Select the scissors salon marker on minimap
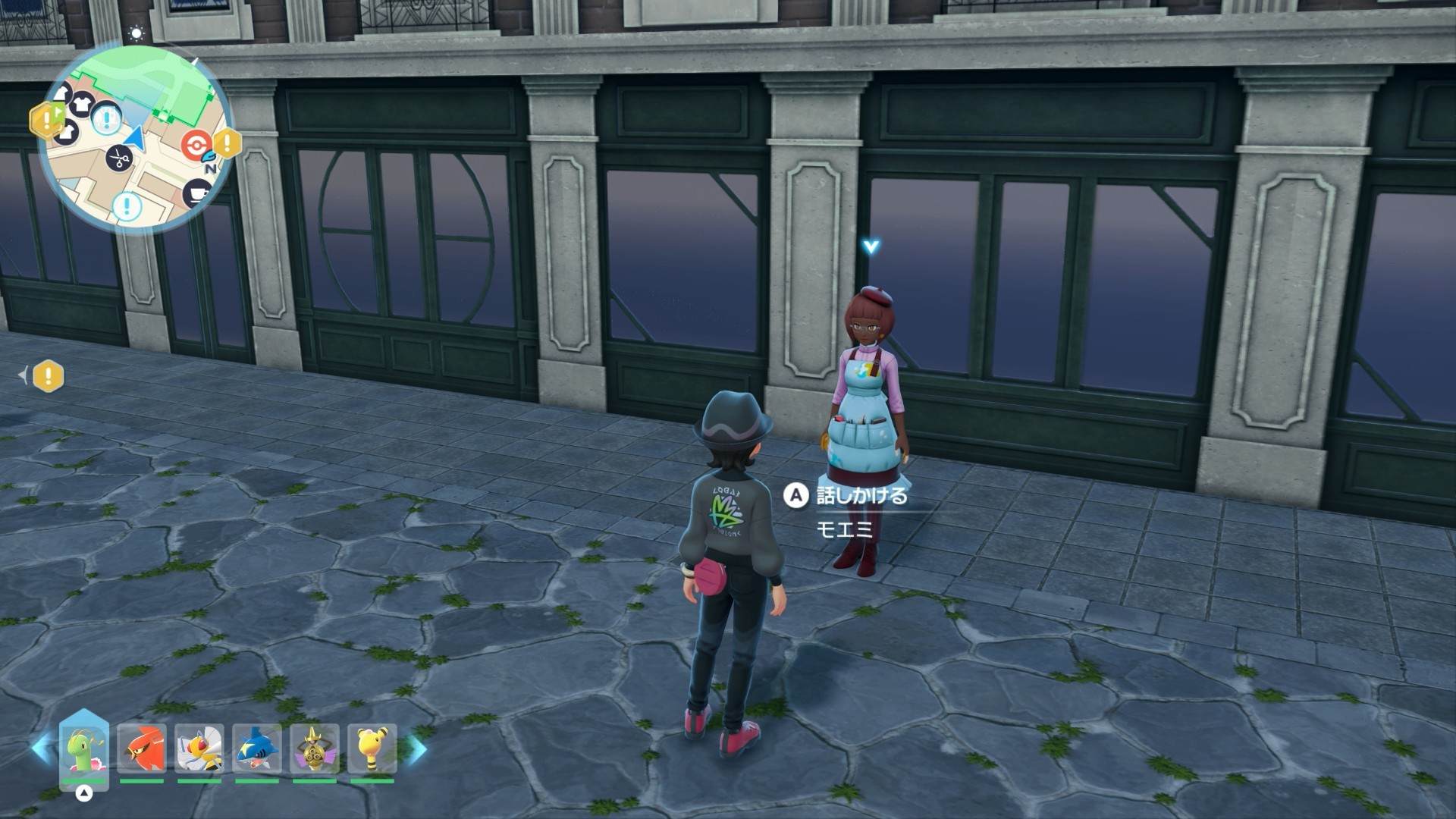 coord(118,158)
